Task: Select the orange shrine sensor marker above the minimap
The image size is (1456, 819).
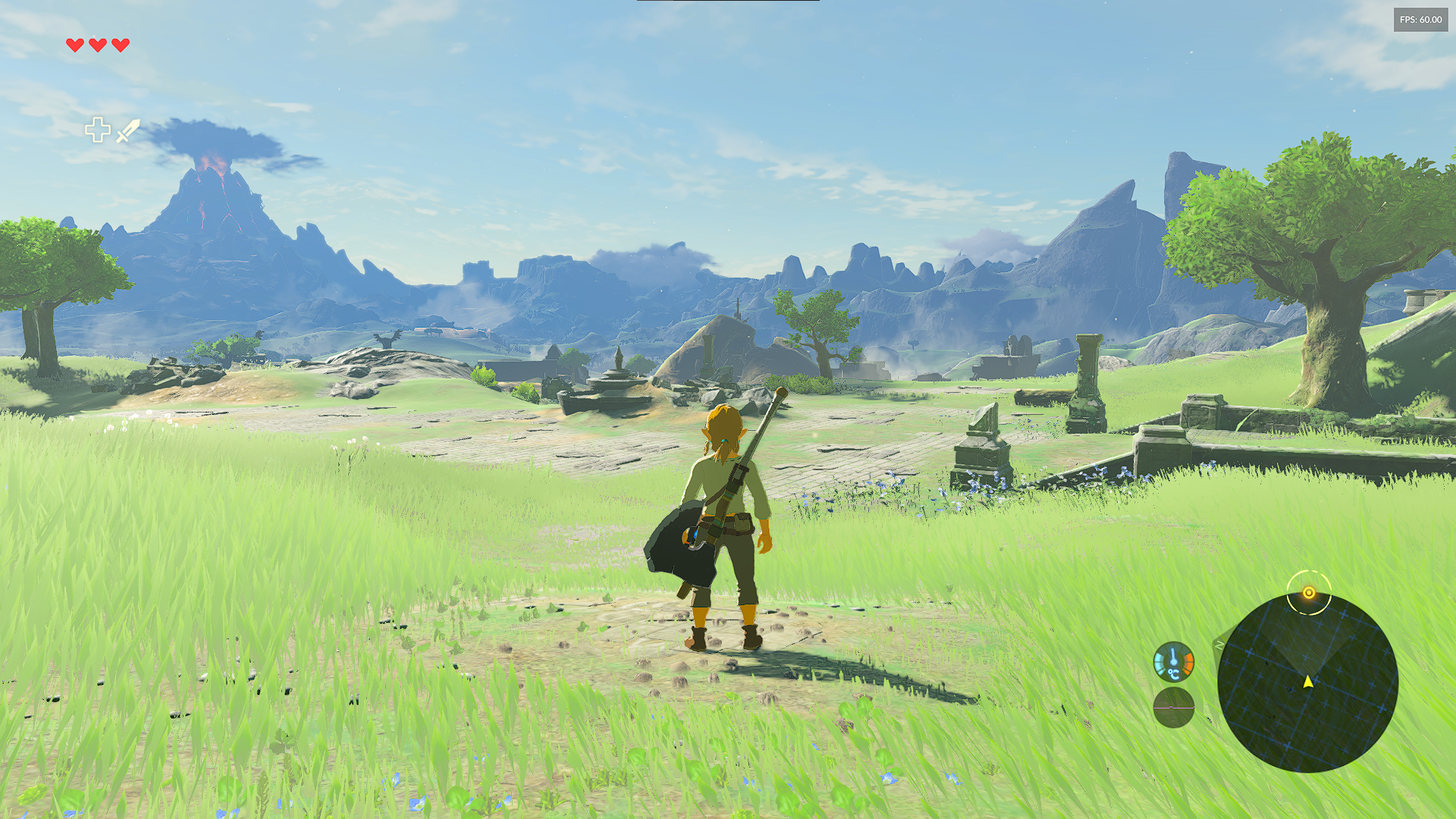Action: point(1308,594)
